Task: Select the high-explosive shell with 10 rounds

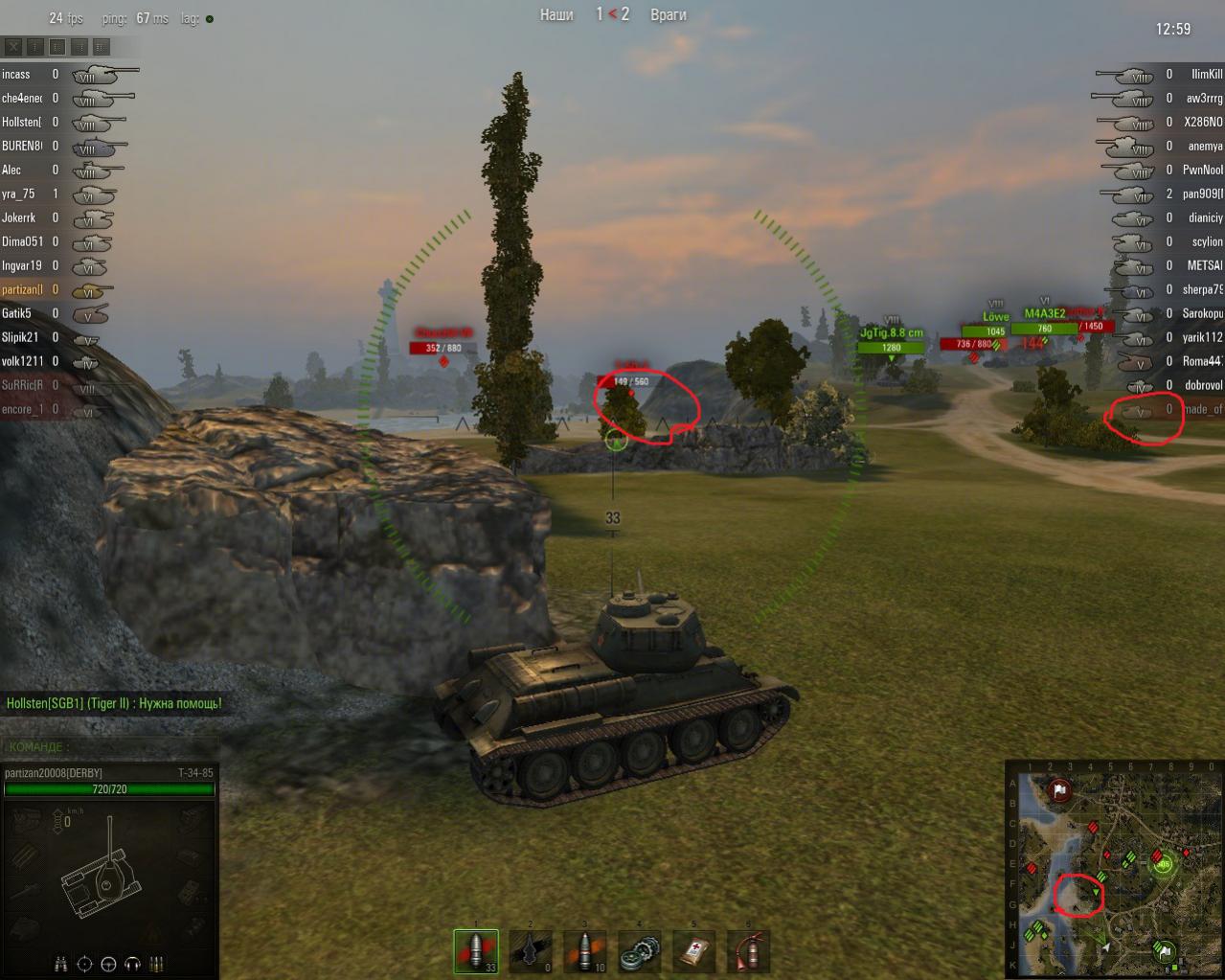Action: coord(585,951)
